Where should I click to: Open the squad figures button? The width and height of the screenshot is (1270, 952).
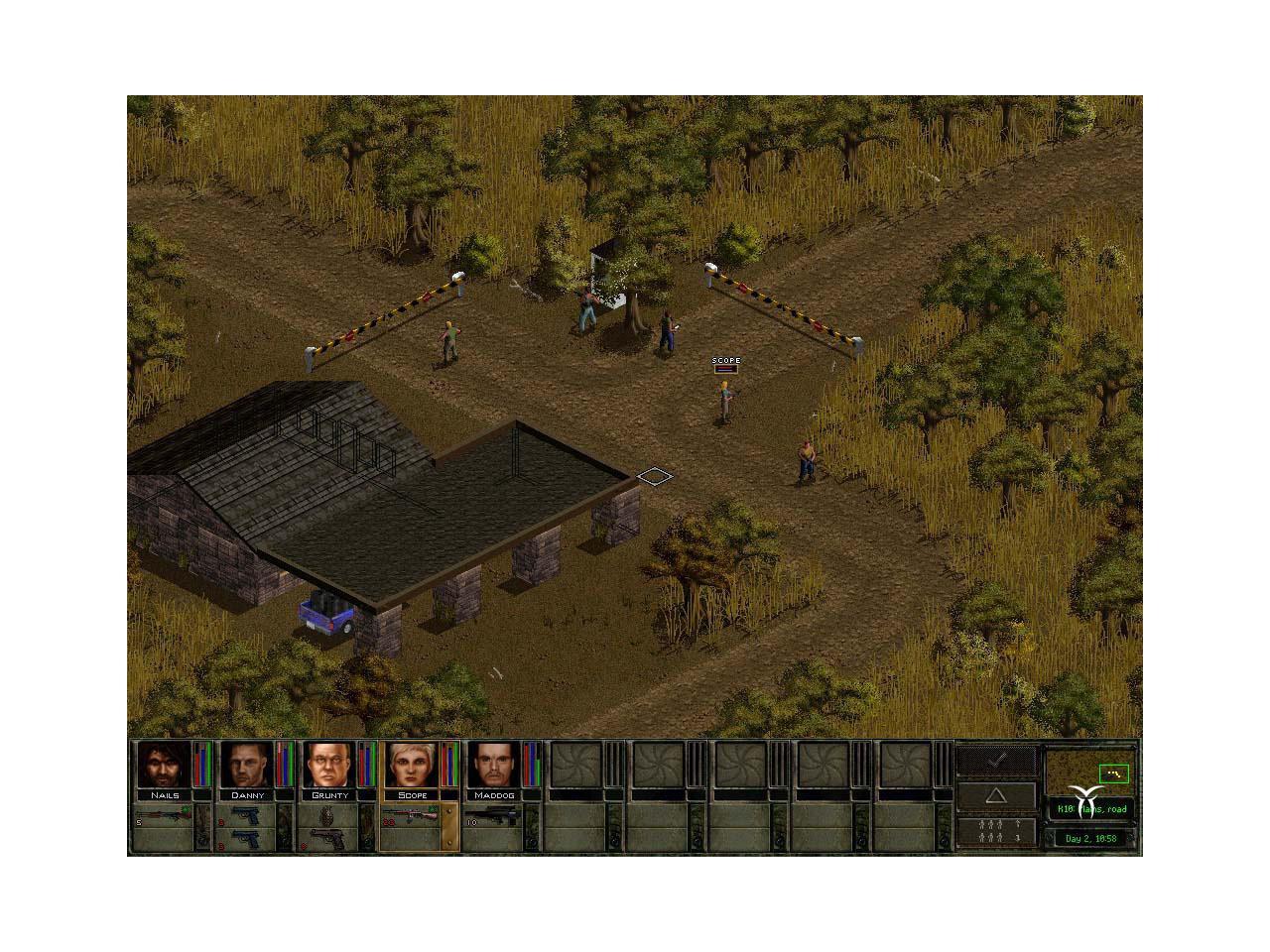pyautogui.click(x=996, y=831)
